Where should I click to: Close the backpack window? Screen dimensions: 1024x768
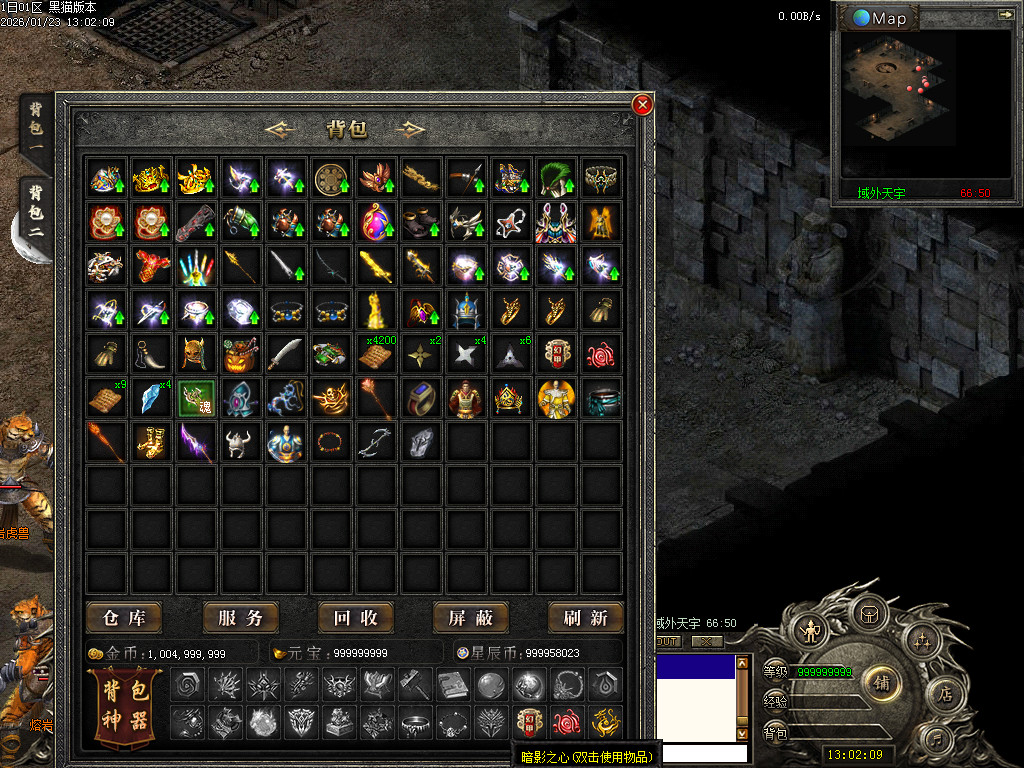643,104
